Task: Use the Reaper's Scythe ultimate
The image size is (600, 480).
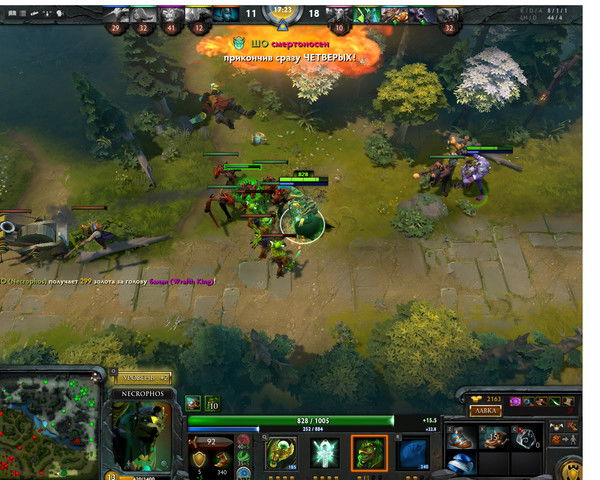Action: [413, 452]
